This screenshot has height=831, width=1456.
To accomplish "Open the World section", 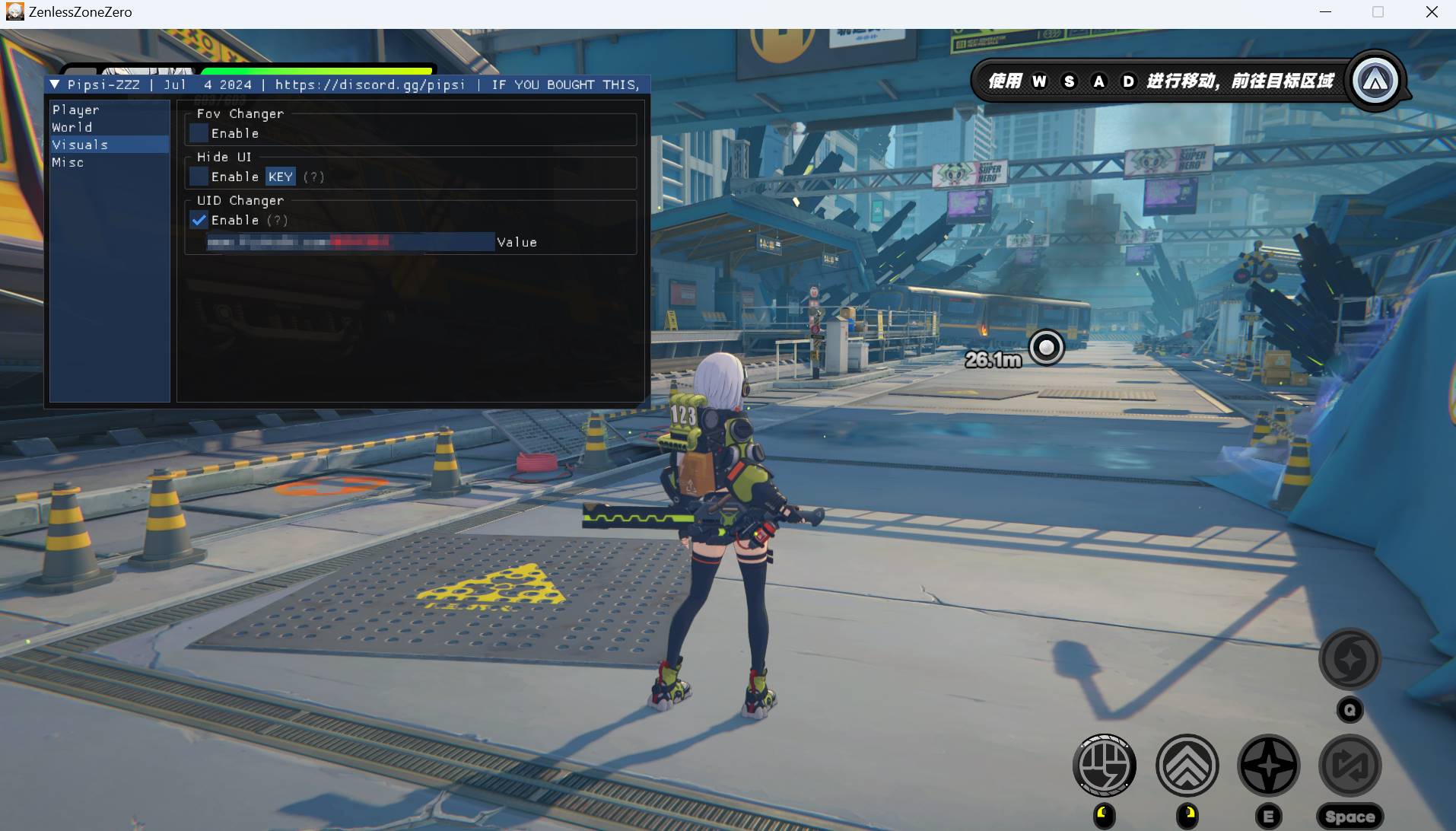I will tap(72, 128).
